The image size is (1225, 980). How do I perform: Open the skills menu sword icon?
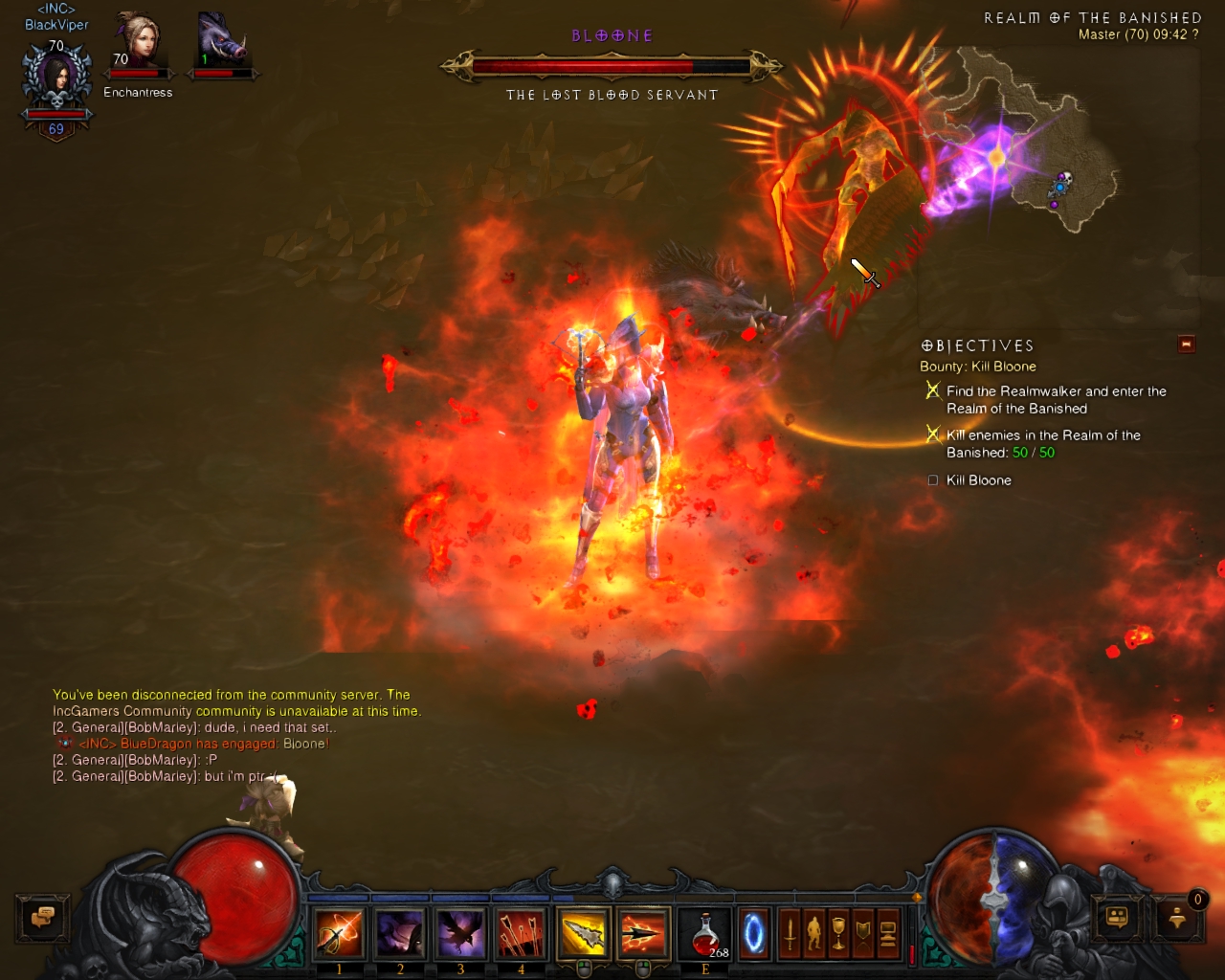tap(790, 933)
